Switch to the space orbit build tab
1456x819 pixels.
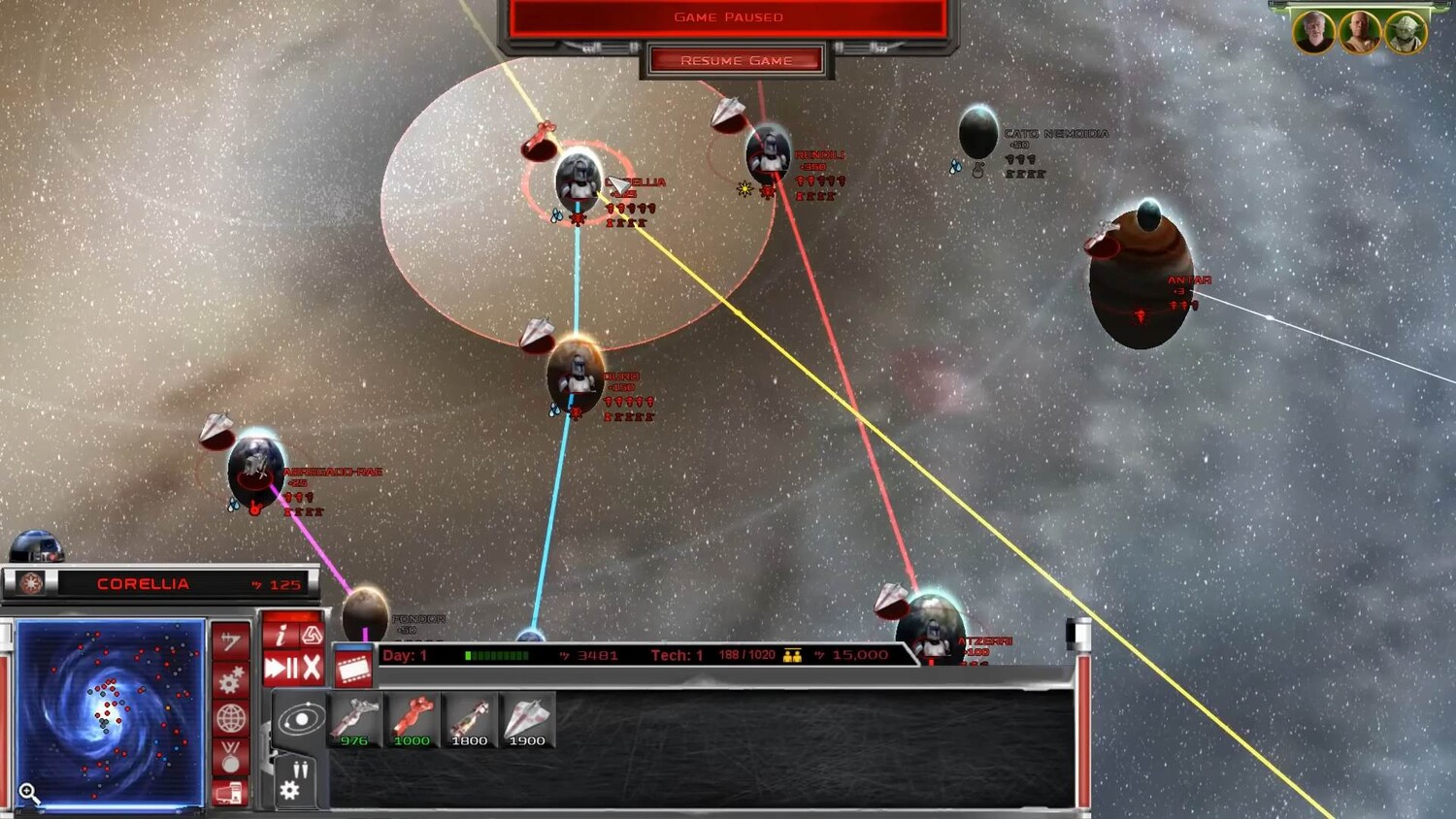click(301, 720)
